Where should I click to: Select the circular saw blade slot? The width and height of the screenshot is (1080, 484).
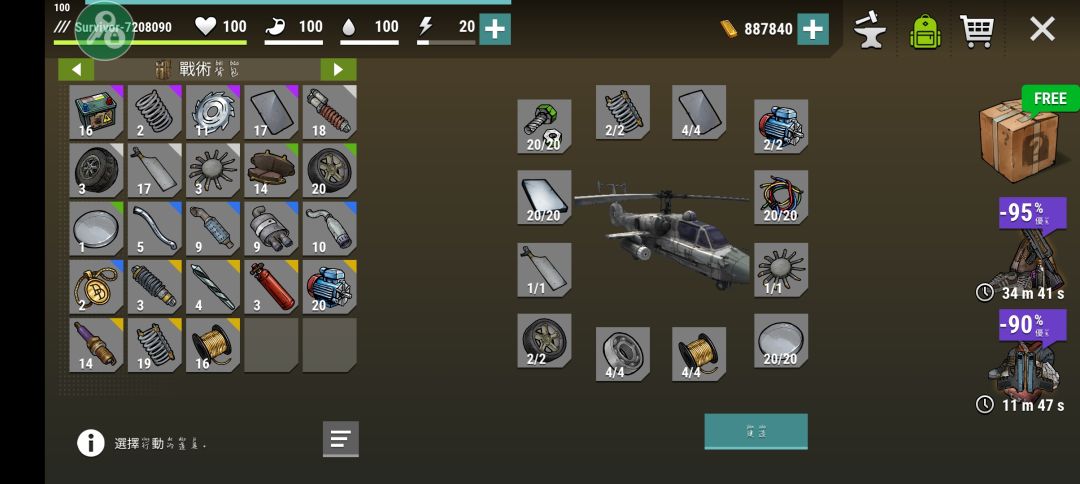tap(213, 112)
